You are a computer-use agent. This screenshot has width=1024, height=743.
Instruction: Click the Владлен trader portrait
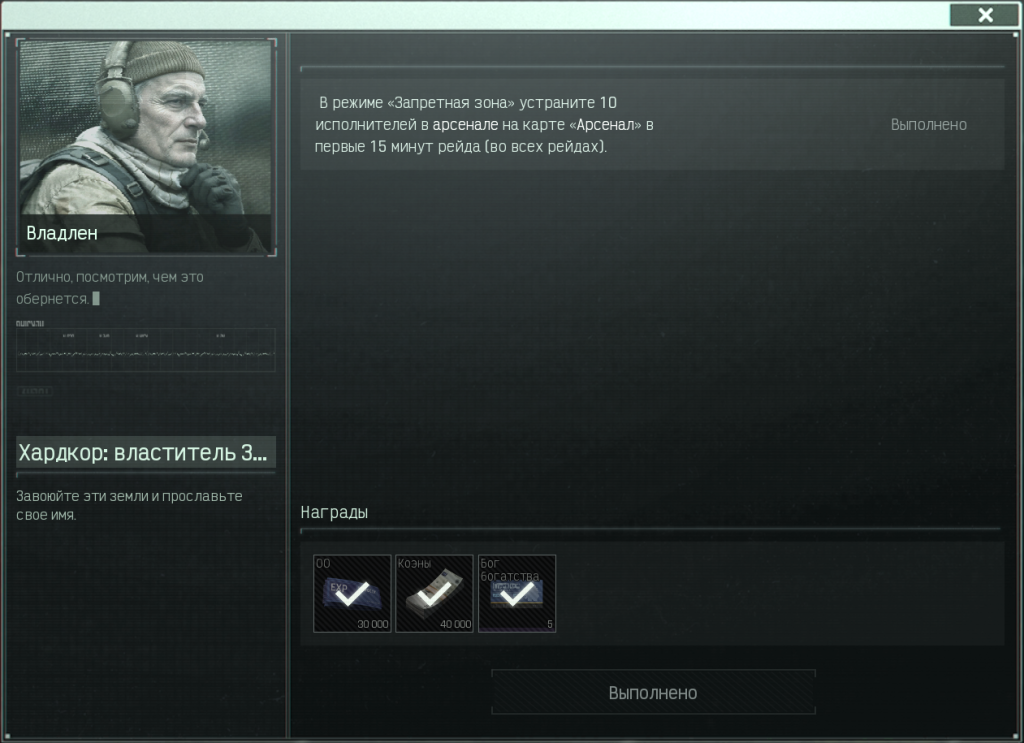click(145, 146)
